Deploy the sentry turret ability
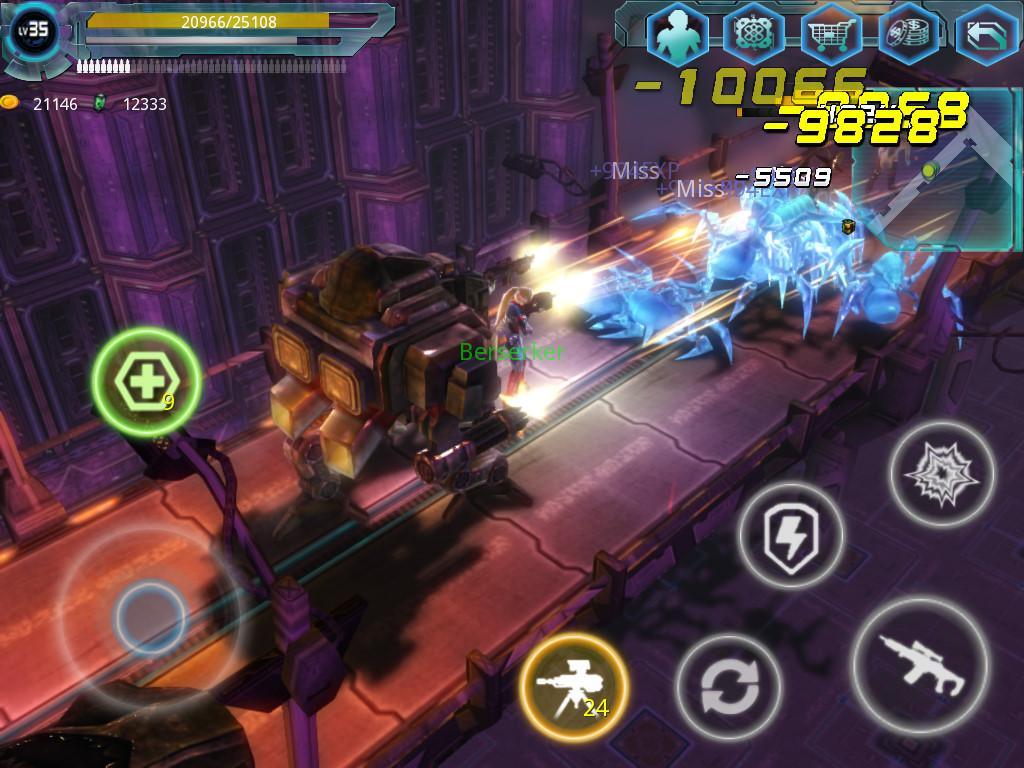 click(x=573, y=685)
